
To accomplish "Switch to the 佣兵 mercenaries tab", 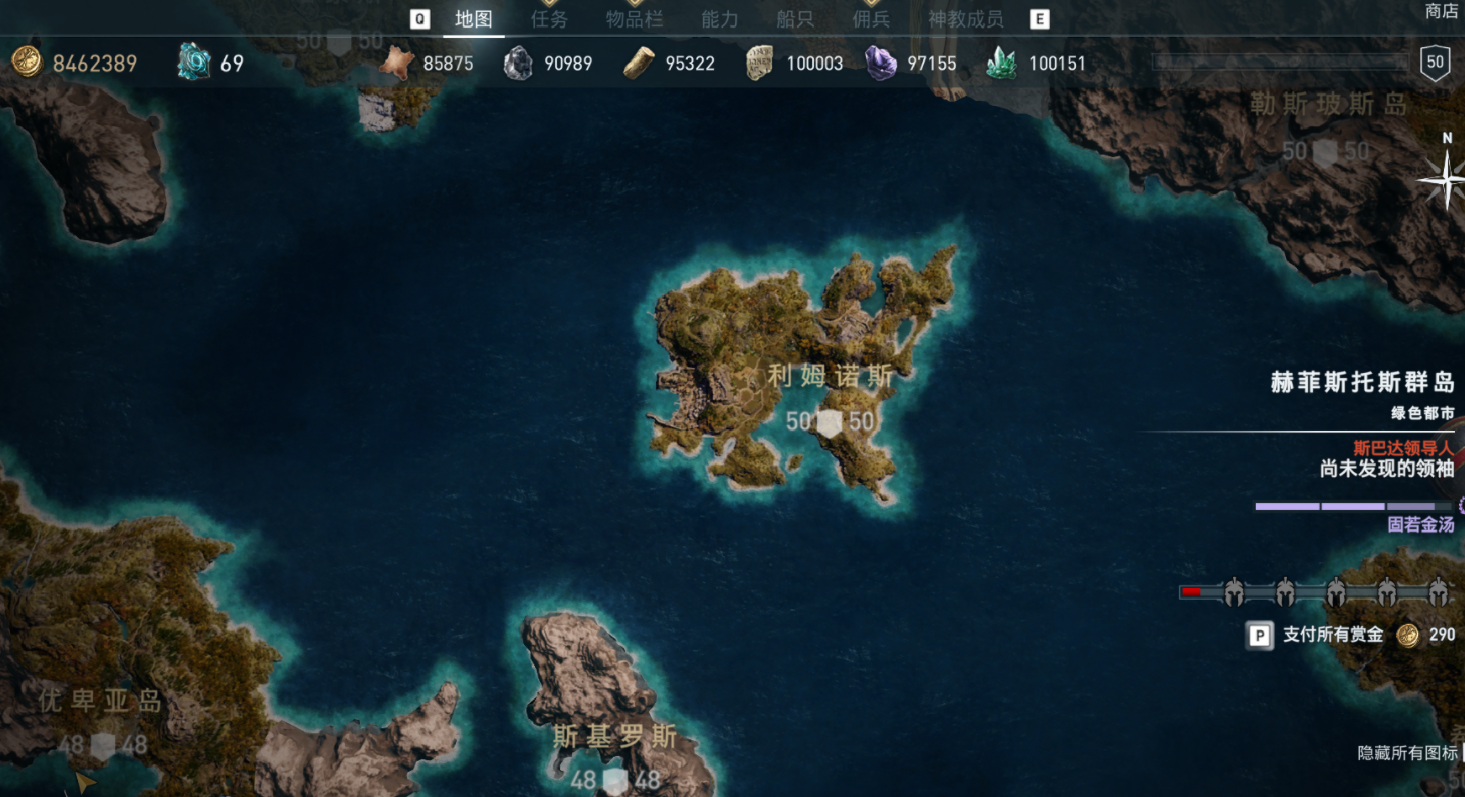I will (x=870, y=19).
